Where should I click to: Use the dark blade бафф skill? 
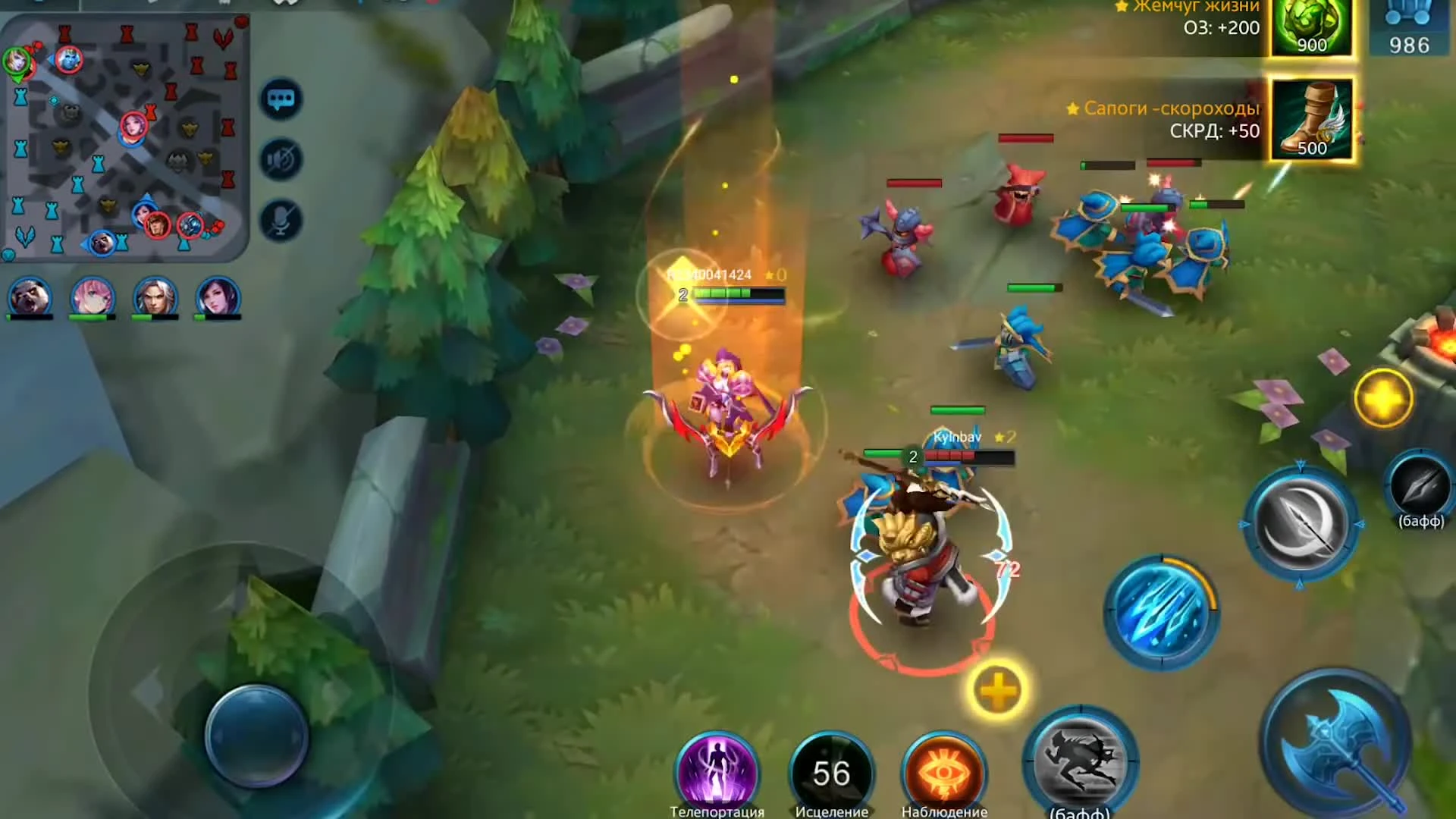1420,489
